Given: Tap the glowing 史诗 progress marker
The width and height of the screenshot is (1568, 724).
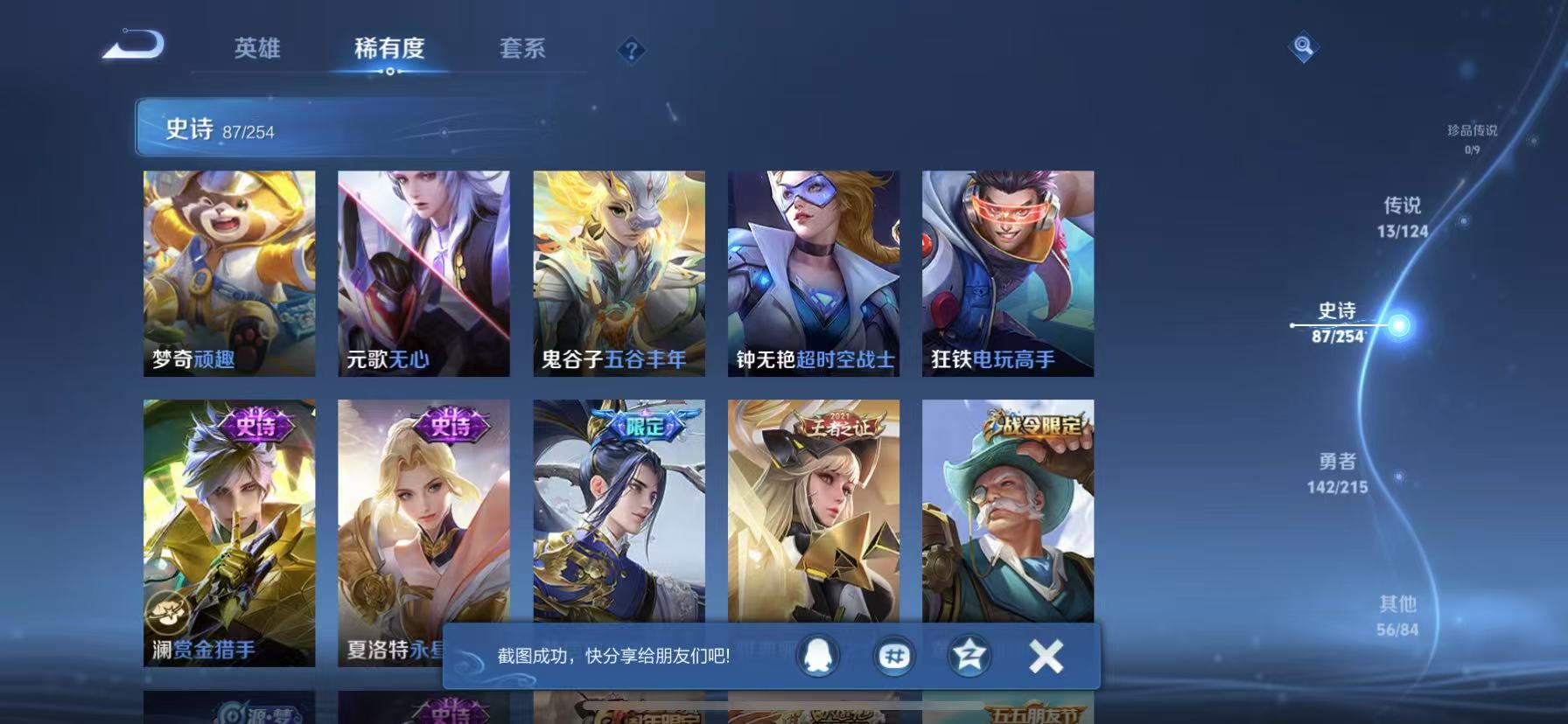Looking at the screenshot, I should (x=1397, y=324).
